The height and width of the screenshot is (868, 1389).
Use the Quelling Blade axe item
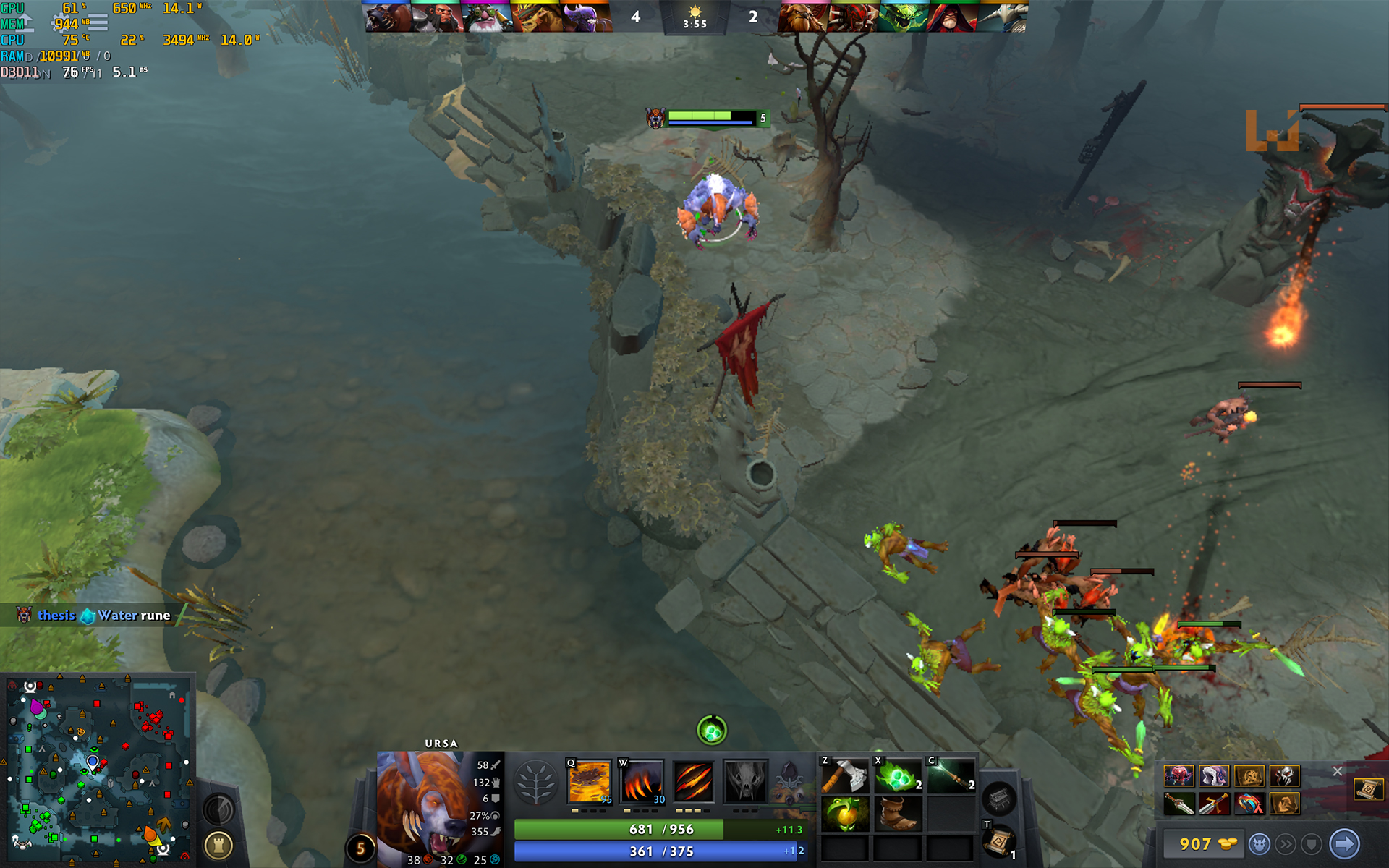click(x=844, y=775)
